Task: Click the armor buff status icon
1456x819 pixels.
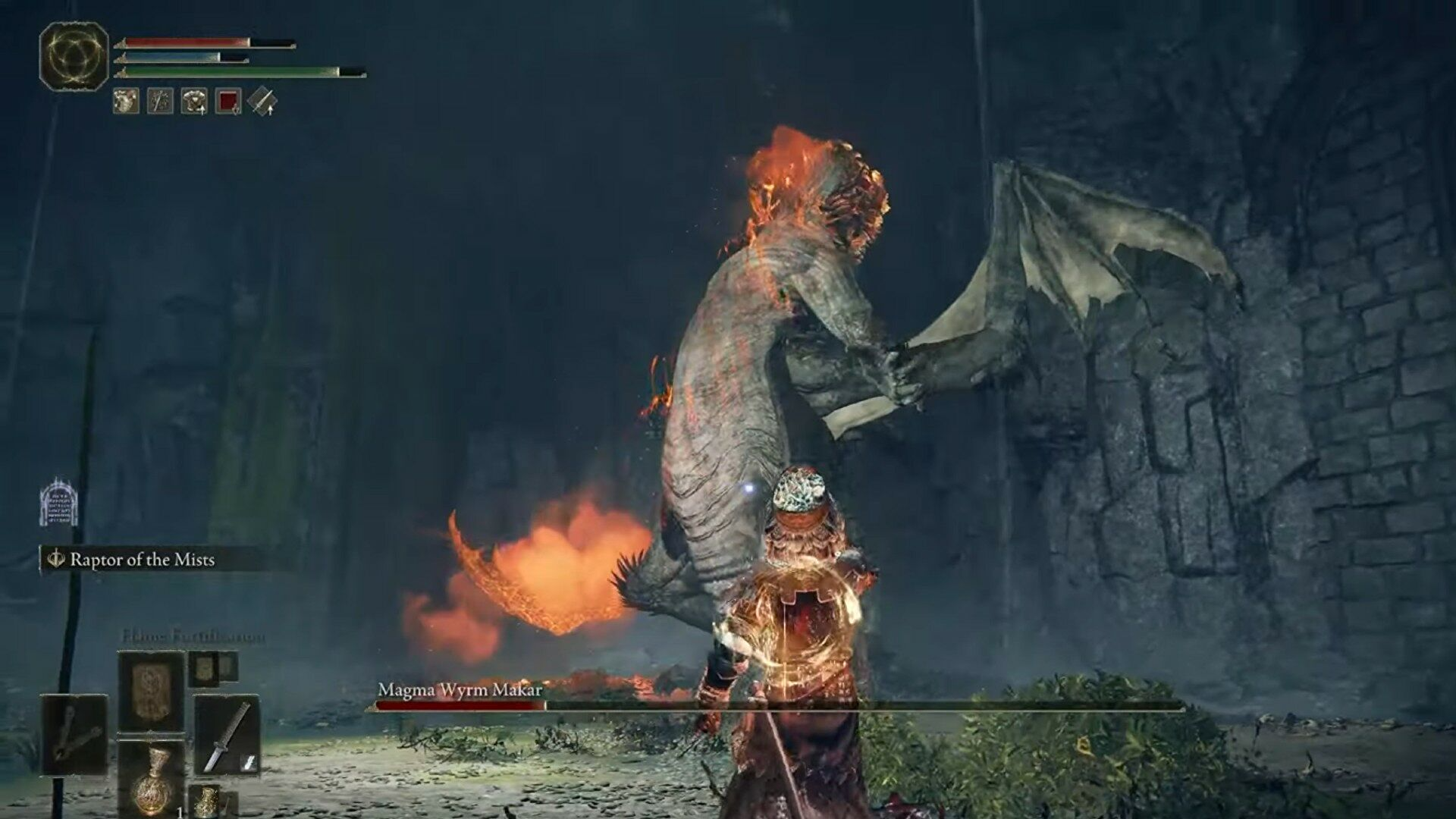Action: click(x=193, y=101)
